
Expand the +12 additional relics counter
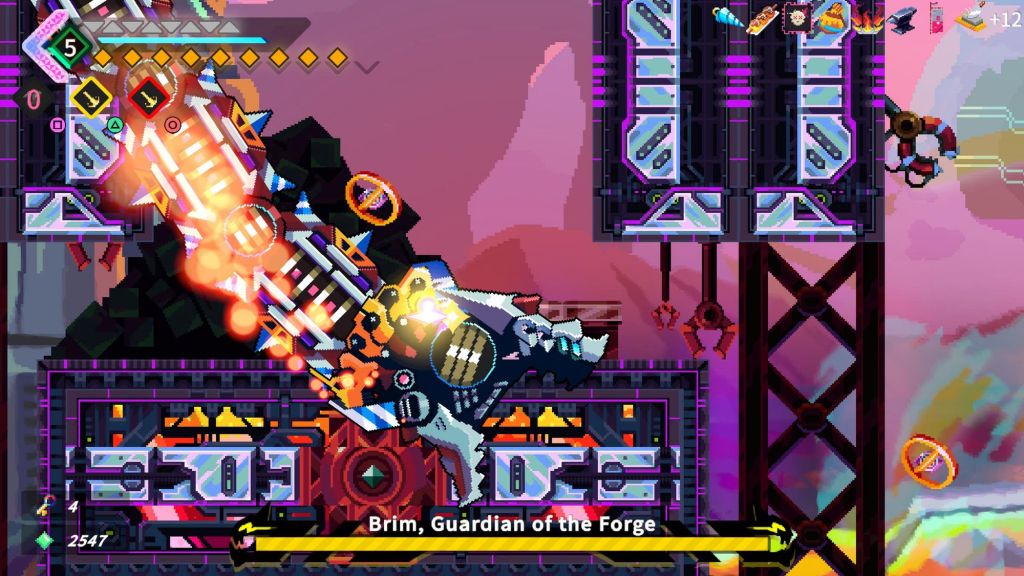coord(1005,19)
